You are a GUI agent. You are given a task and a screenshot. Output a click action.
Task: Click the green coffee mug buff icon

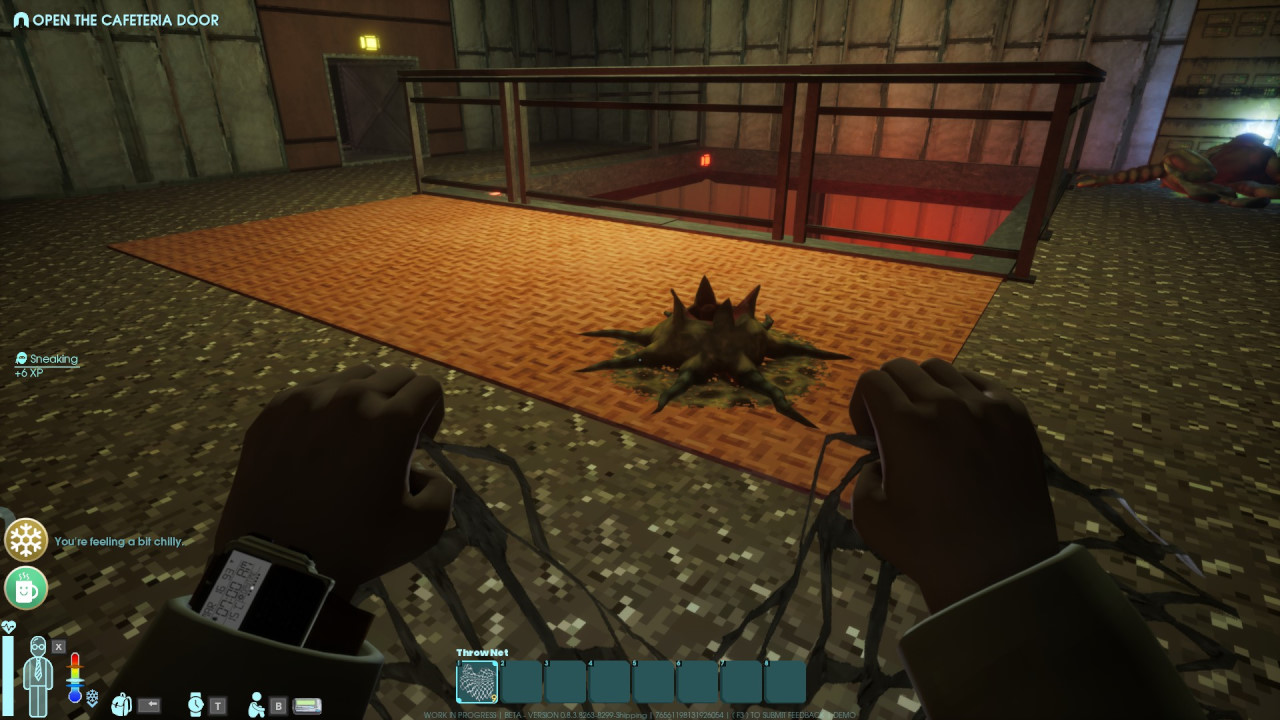click(x=26, y=588)
